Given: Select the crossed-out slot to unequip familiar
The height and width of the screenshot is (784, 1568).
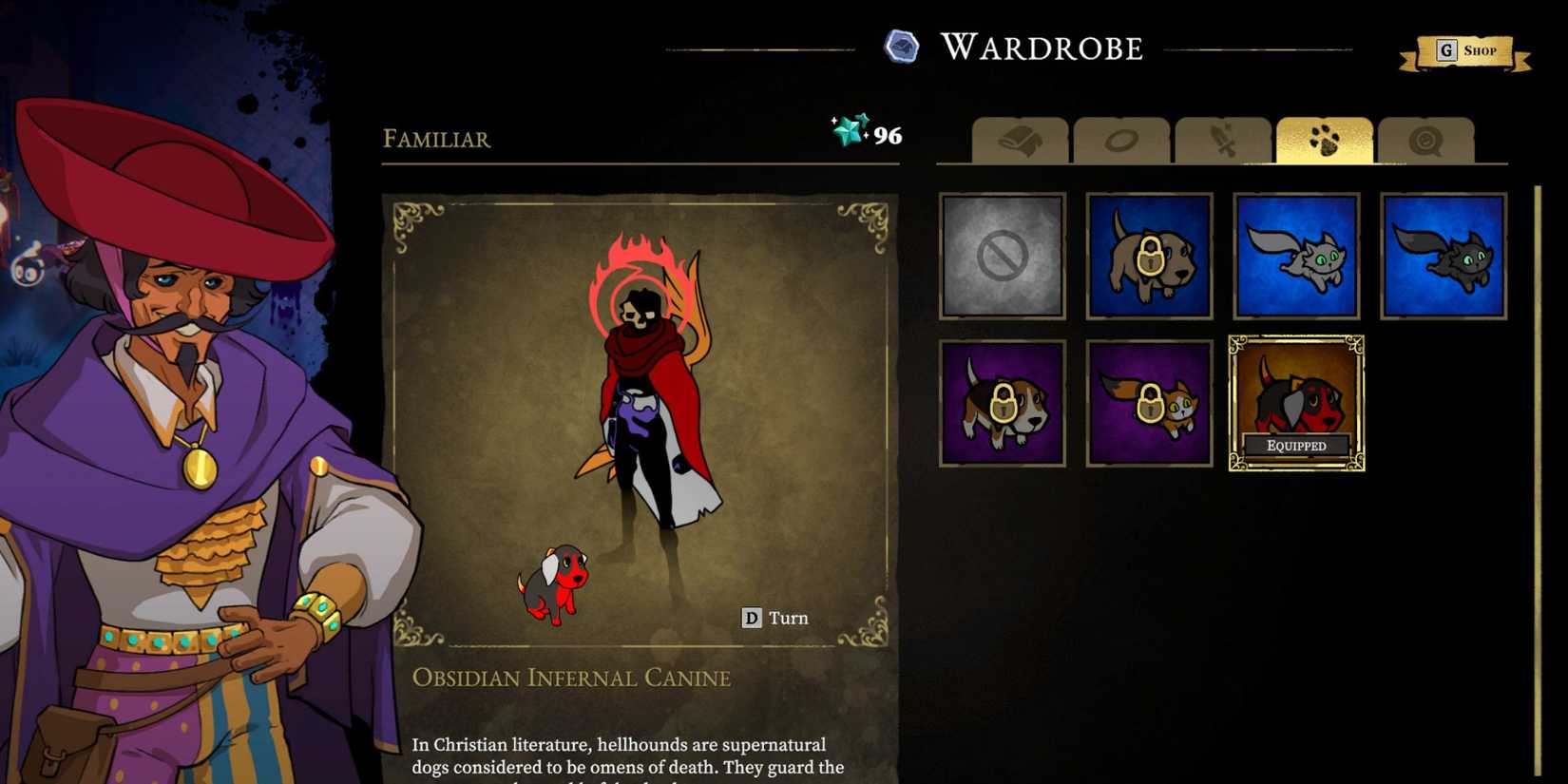Looking at the screenshot, I should 1002,255.
